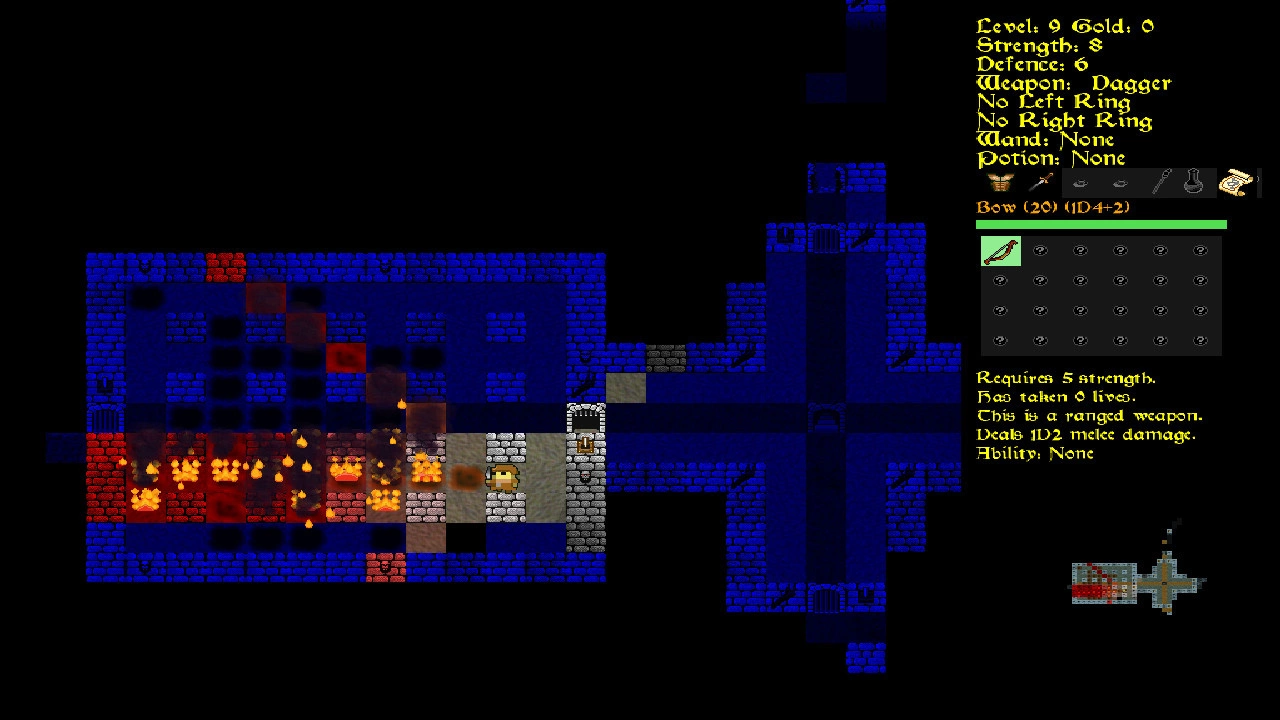Click the equipped armor slot icon

(x=1000, y=183)
